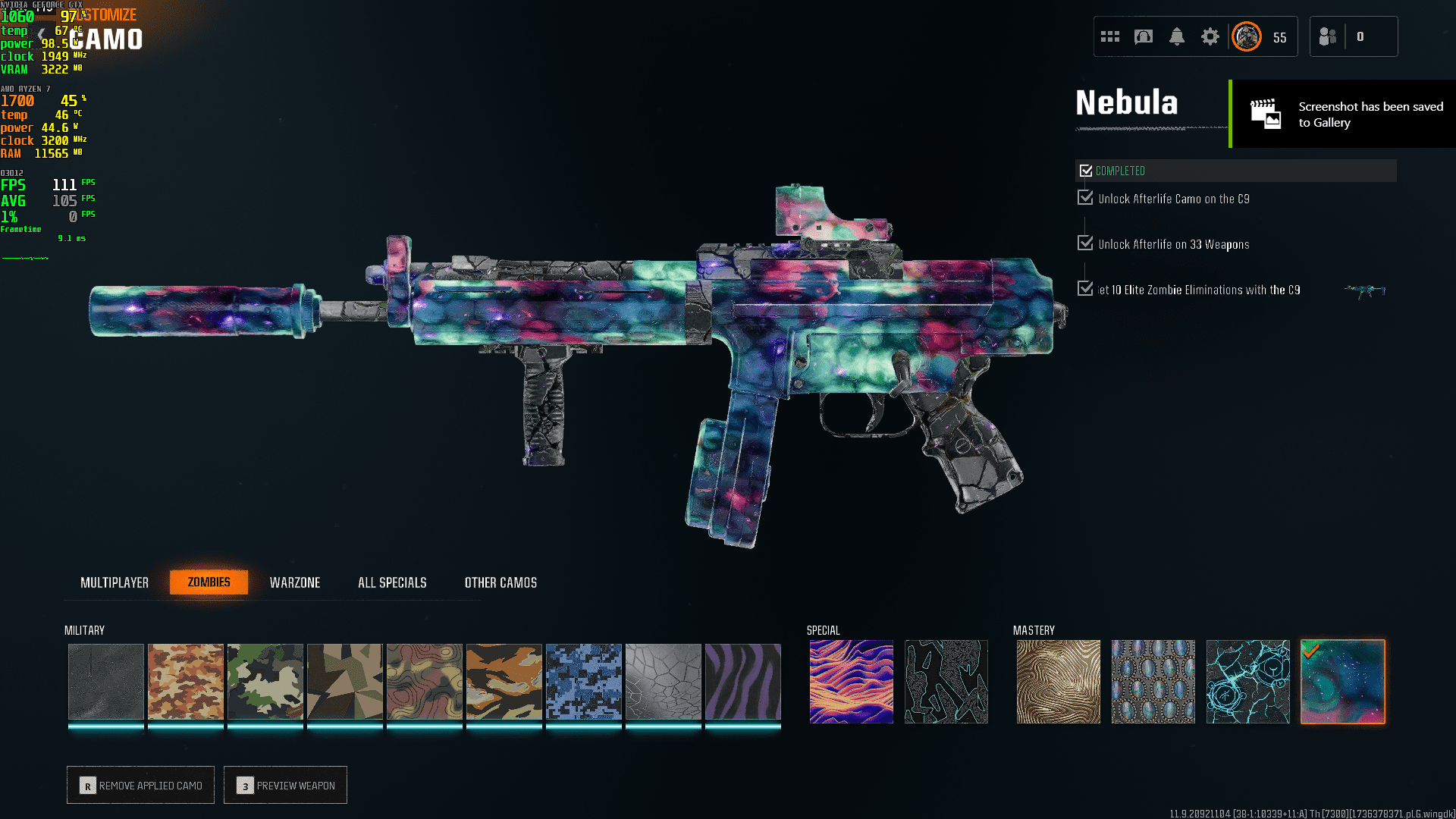Viewport: 1456px width, 819px height.
Task: Select the Zombies camo tab
Action: click(209, 582)
